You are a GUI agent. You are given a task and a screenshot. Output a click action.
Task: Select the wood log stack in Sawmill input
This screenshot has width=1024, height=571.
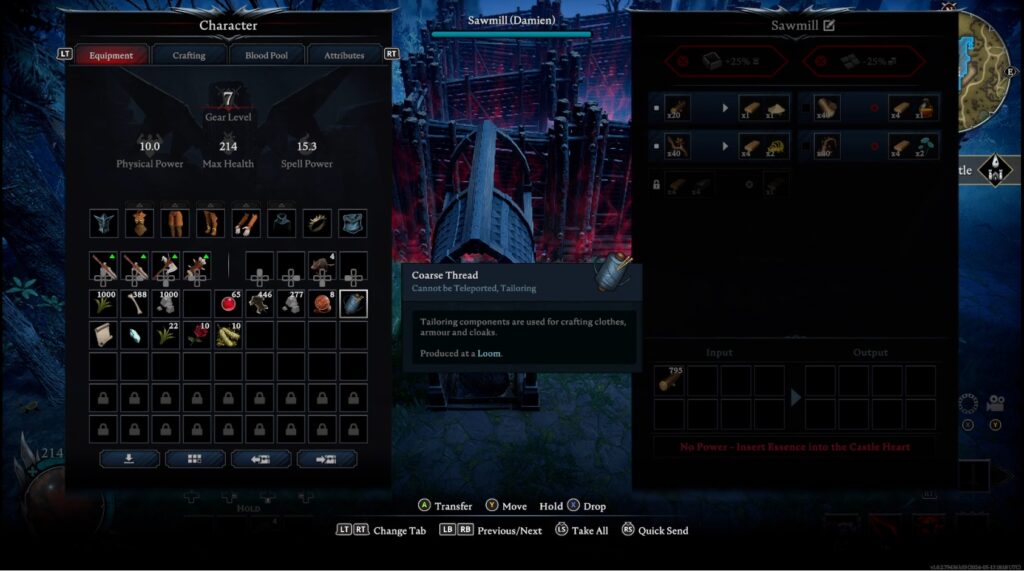tap(669, 380)
